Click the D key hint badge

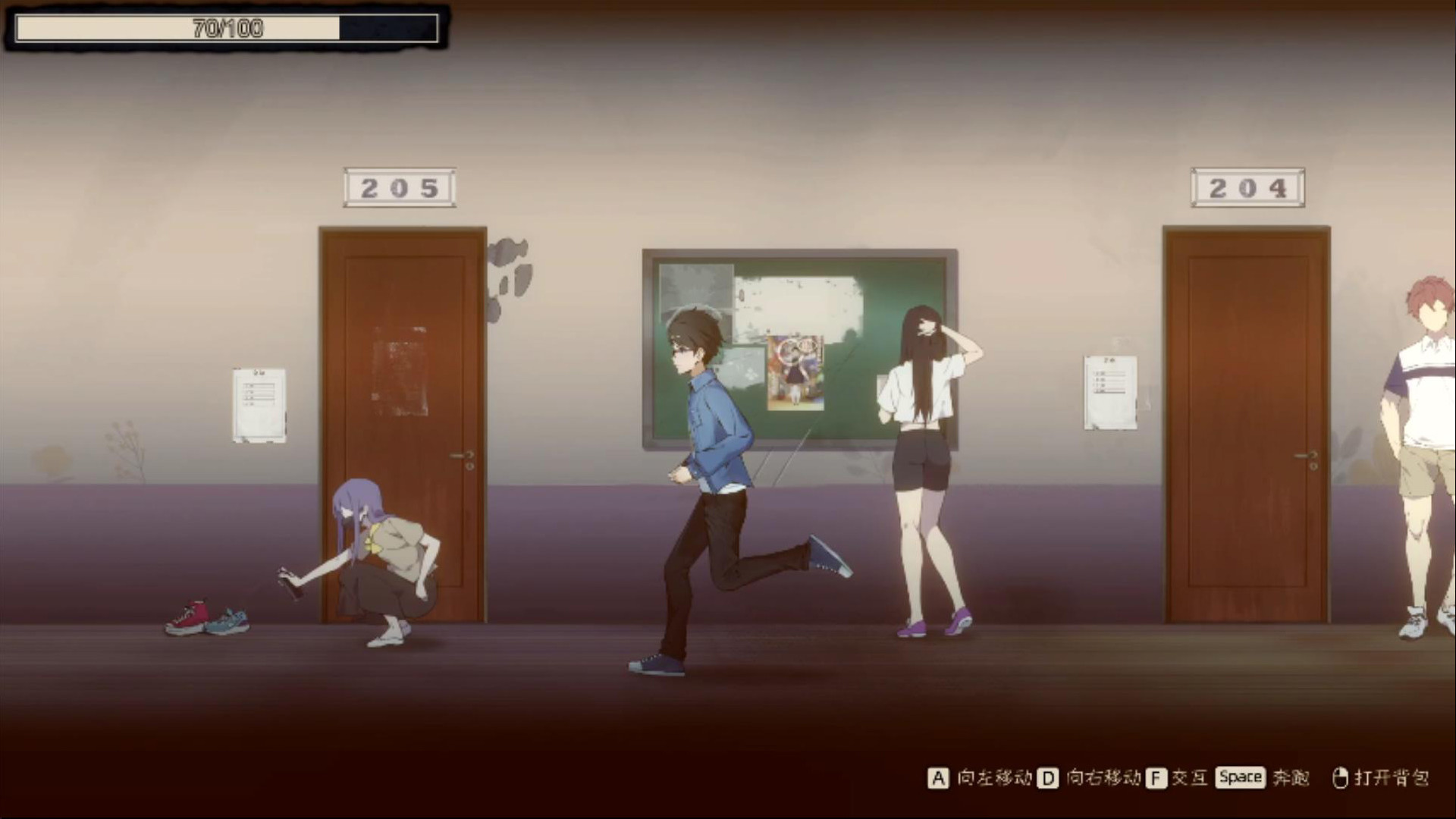click(1048, 777)
